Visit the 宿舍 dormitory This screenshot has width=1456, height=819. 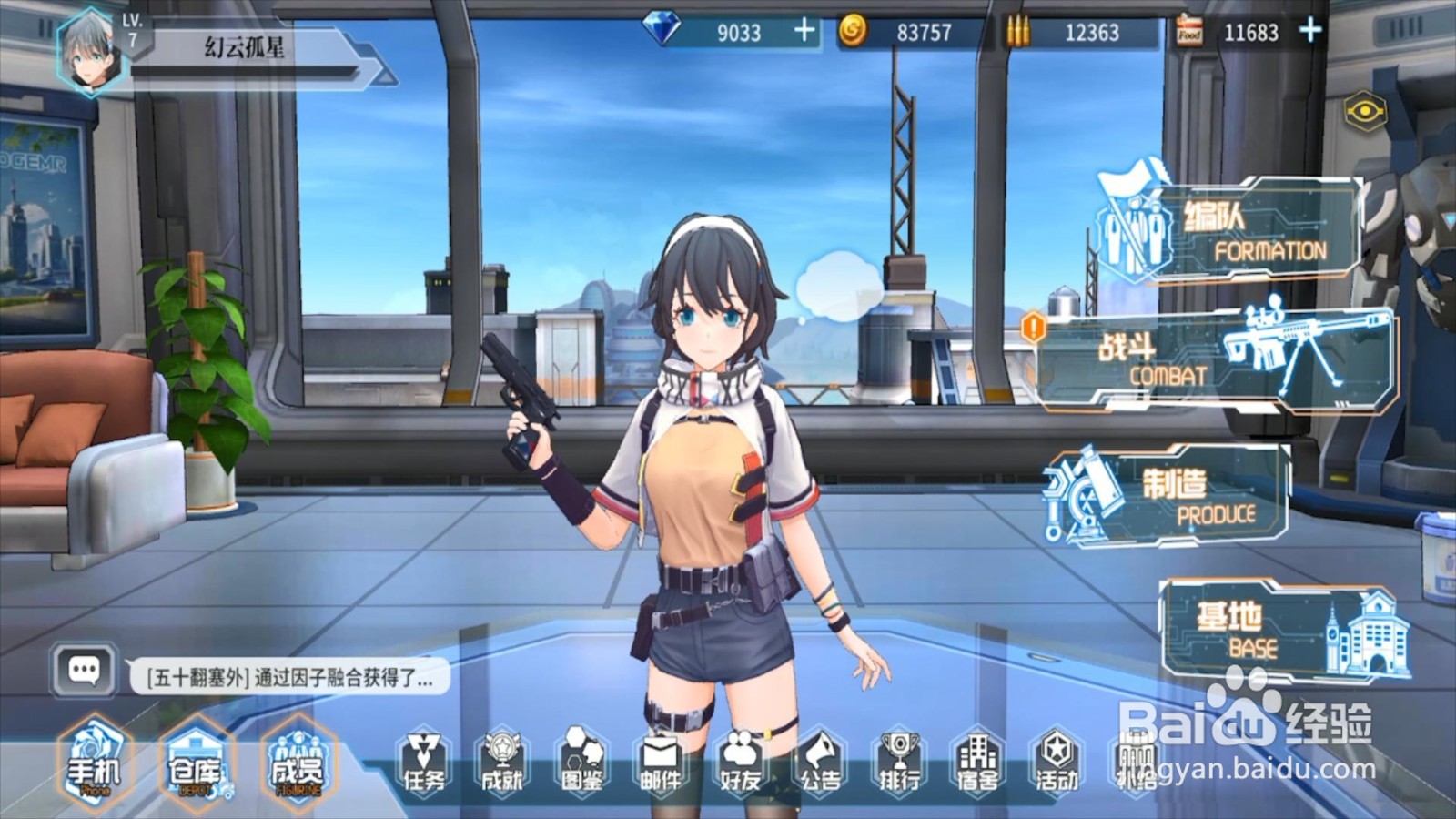pyautogui.click(x=977, y=763)
